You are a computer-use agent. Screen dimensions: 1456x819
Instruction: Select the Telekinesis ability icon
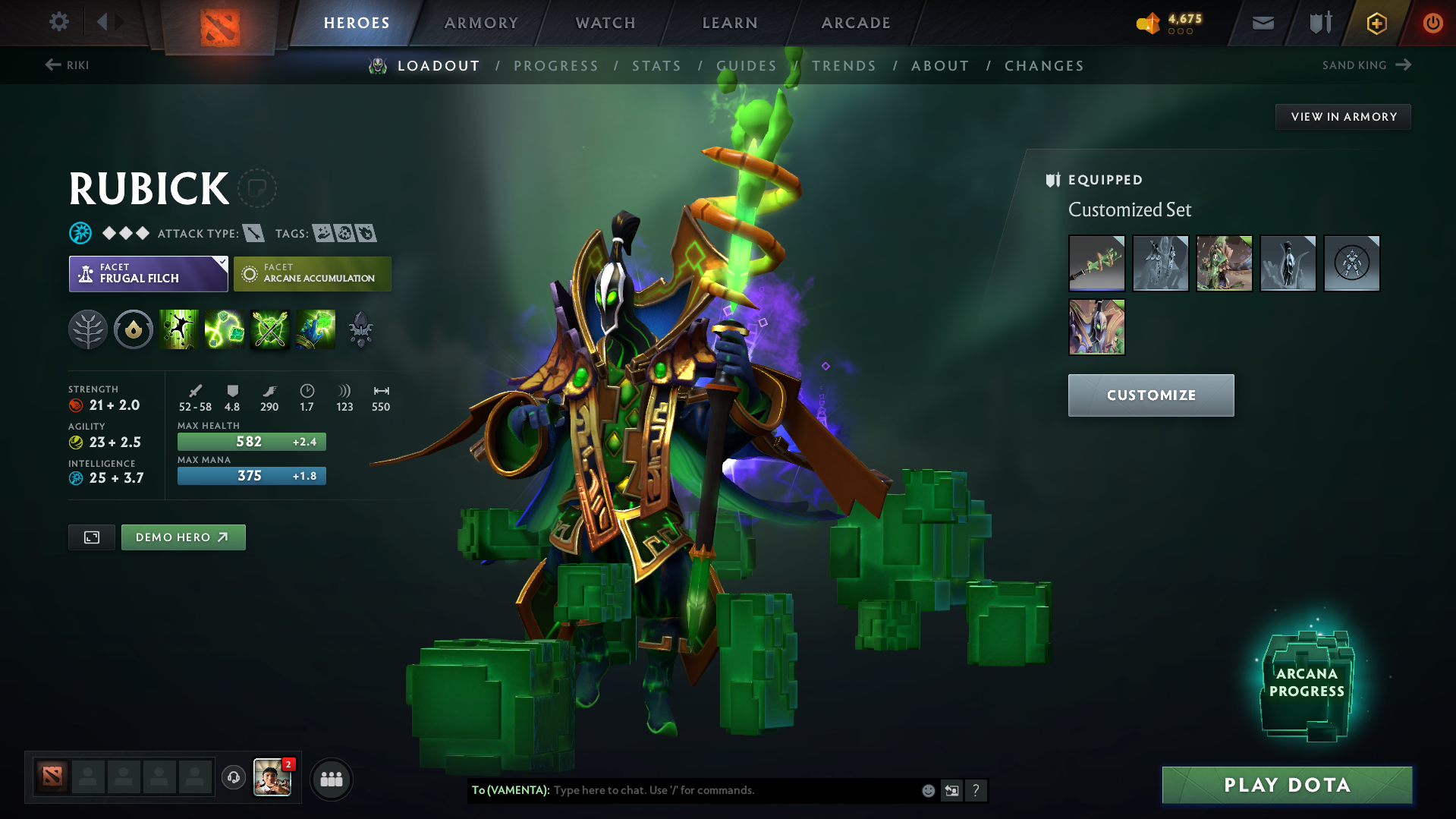tap(179, 329)
